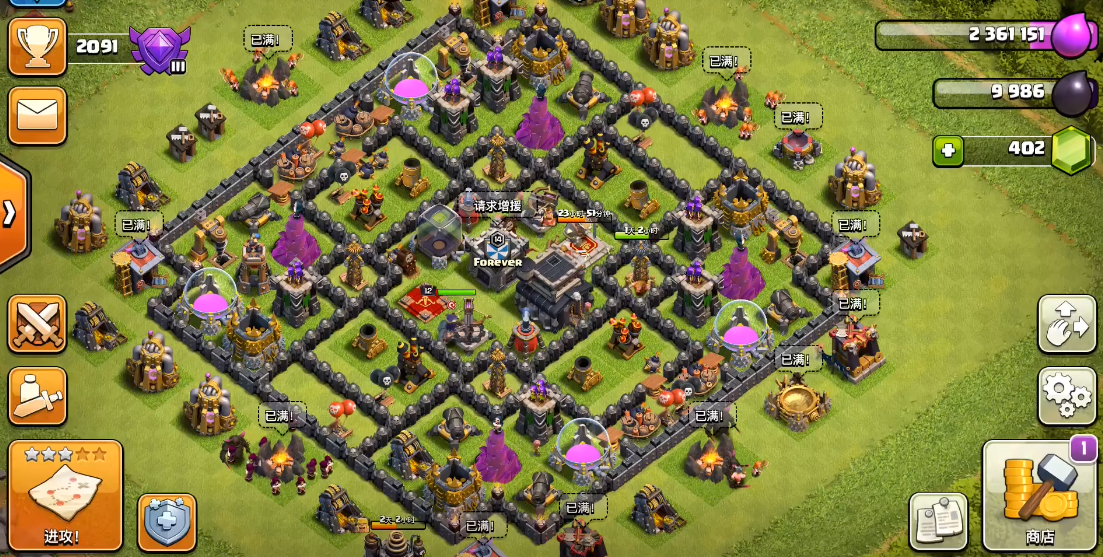This screenshot has width=1103, height=557.
Task: Tap the purple league badge
Action: 158,49
